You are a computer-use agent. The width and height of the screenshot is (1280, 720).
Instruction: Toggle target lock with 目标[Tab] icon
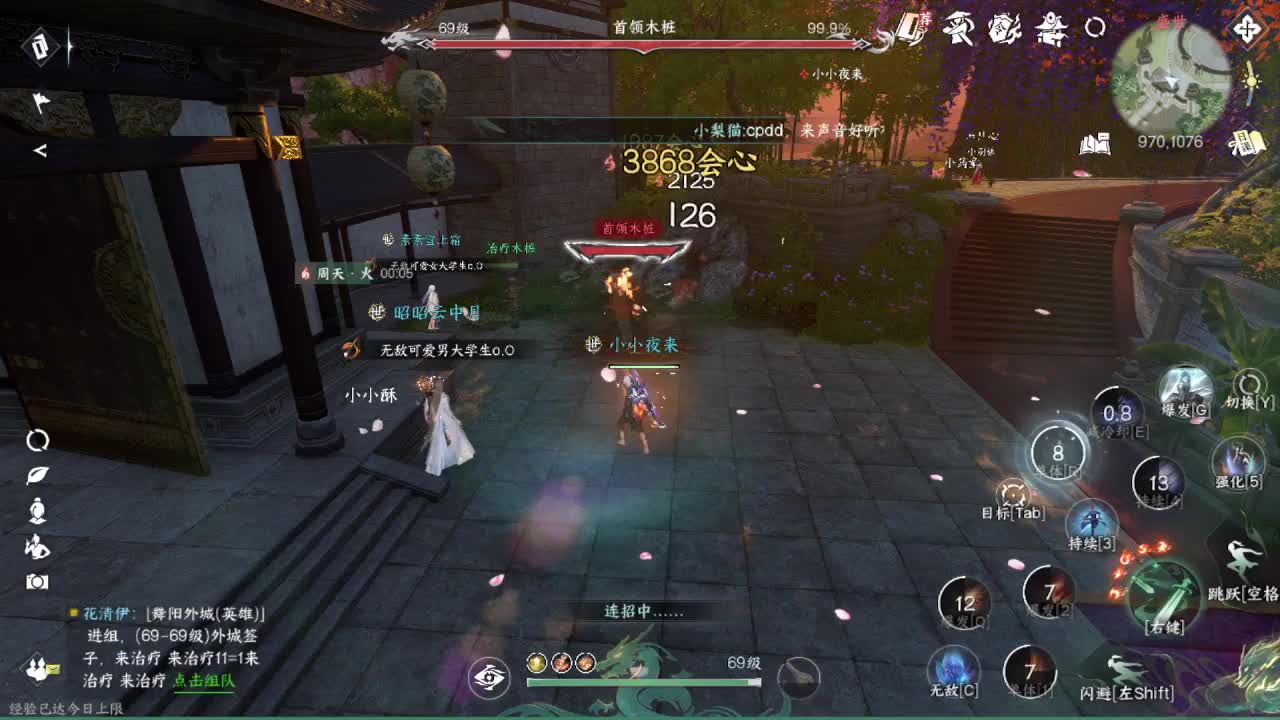point(1012,495)
